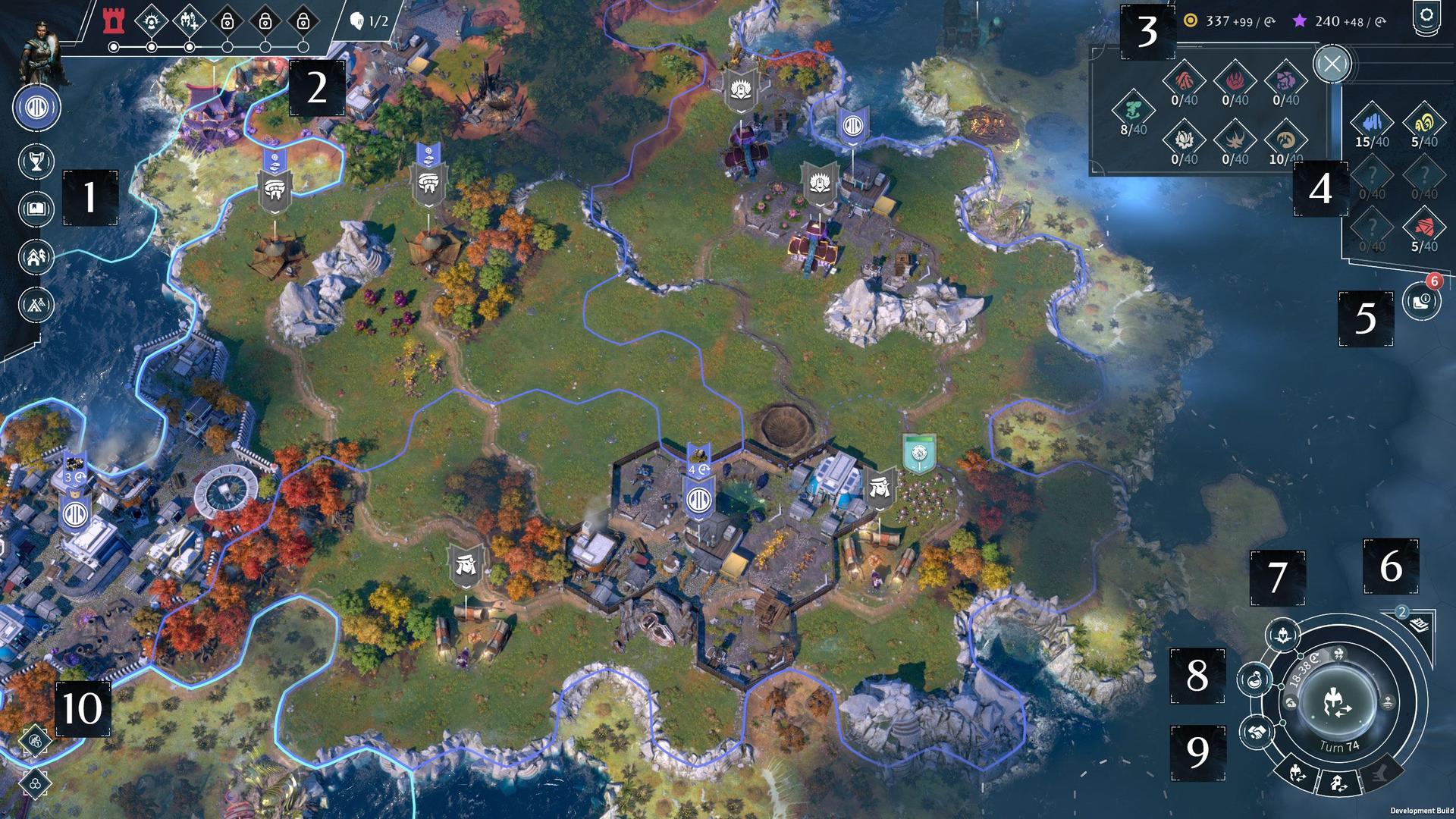End turn via the central orb

(x=1336, y=702)
